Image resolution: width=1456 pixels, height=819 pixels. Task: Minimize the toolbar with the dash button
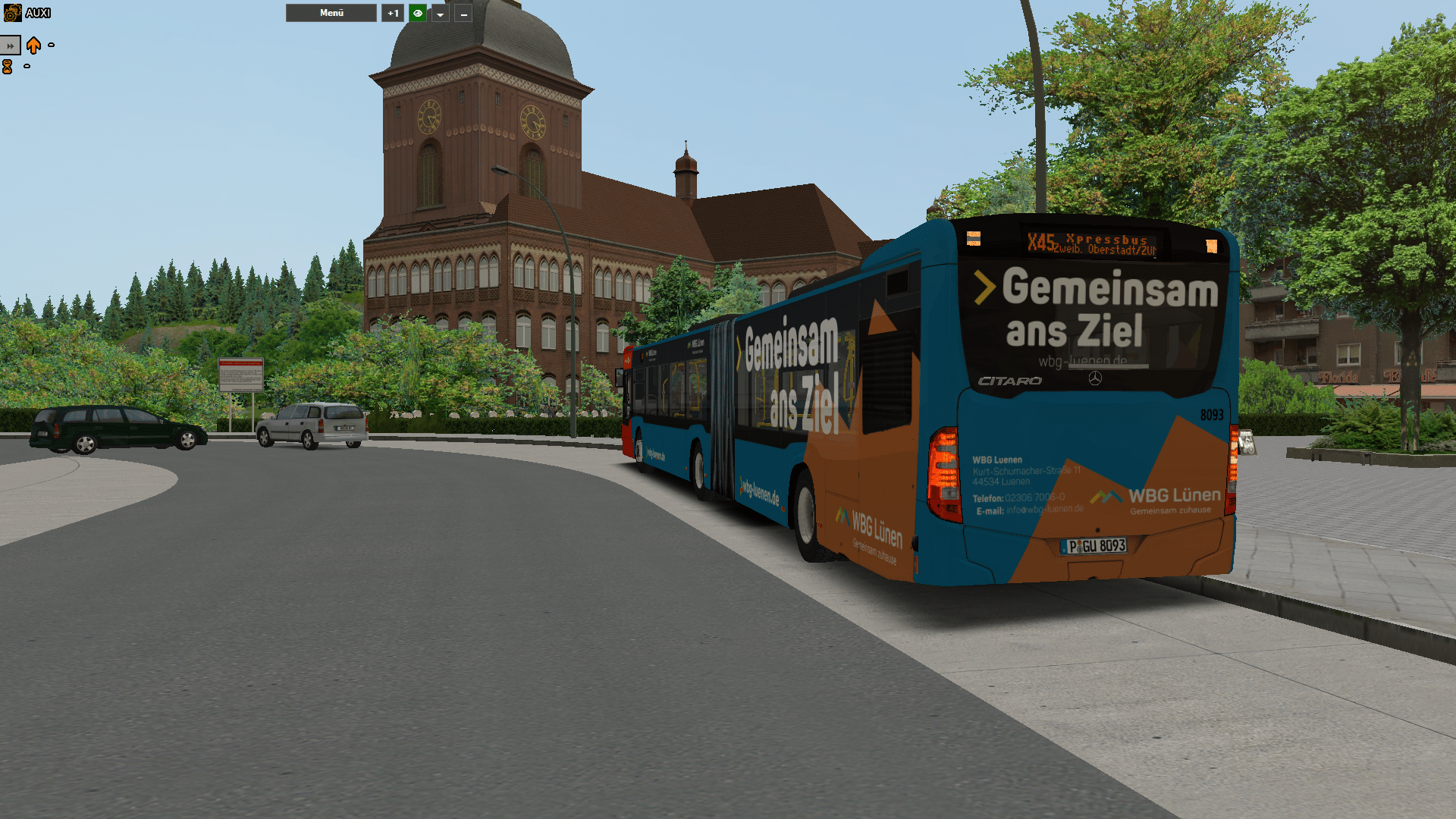pos(463,13)
